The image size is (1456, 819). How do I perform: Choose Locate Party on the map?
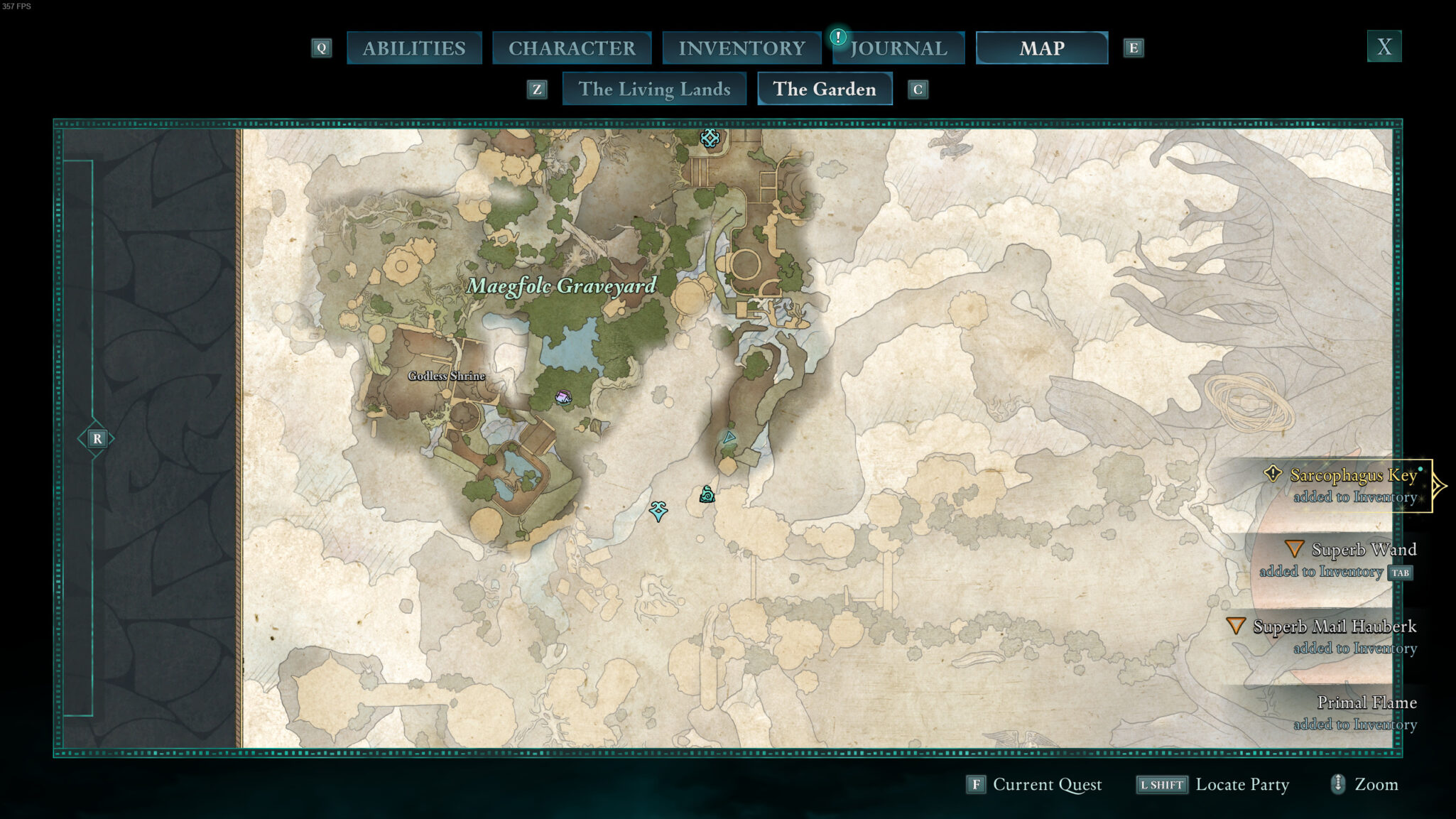tap(1213, 784)
